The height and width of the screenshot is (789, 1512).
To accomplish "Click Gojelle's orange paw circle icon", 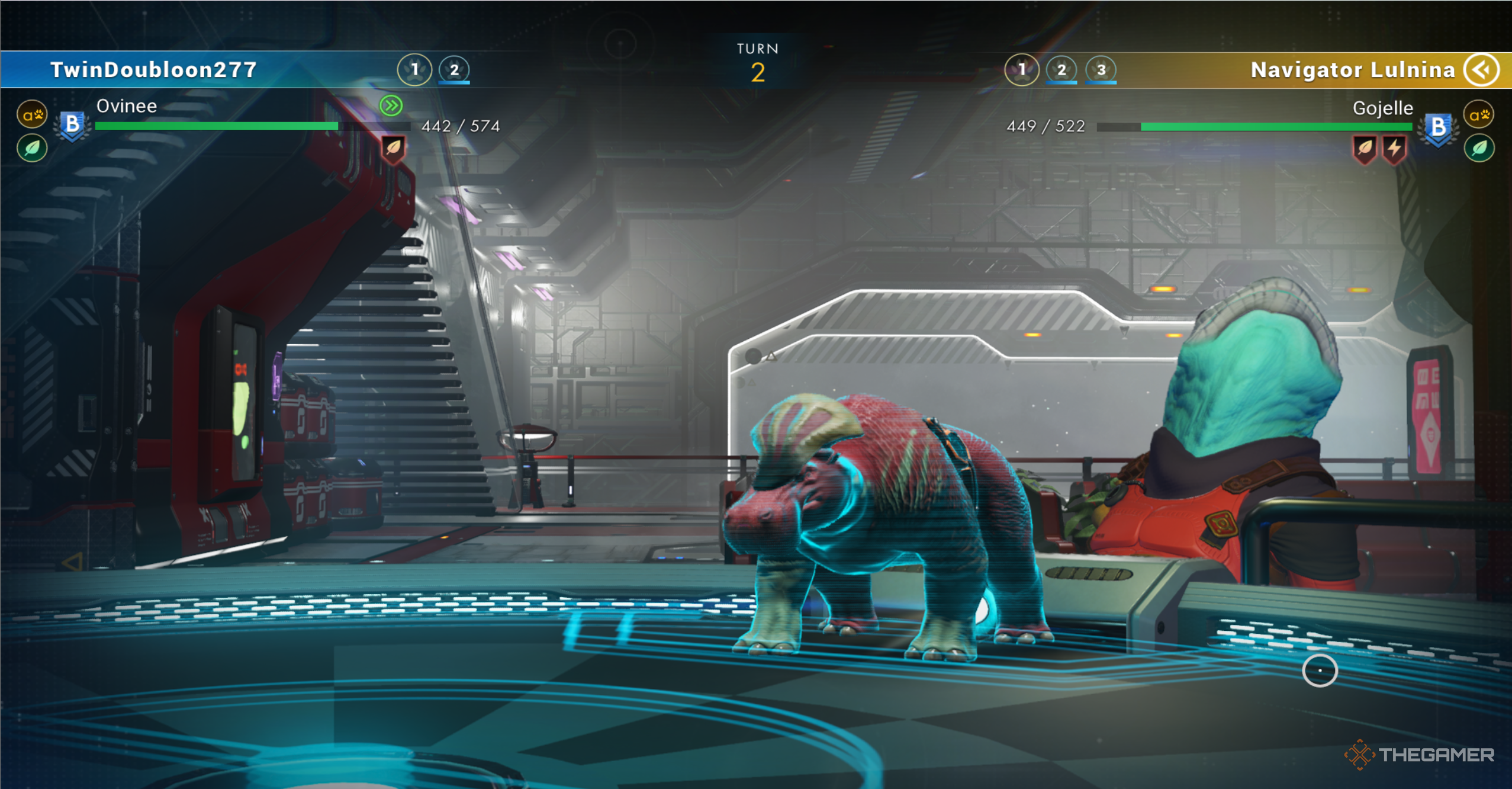I will pos(1479,115).
